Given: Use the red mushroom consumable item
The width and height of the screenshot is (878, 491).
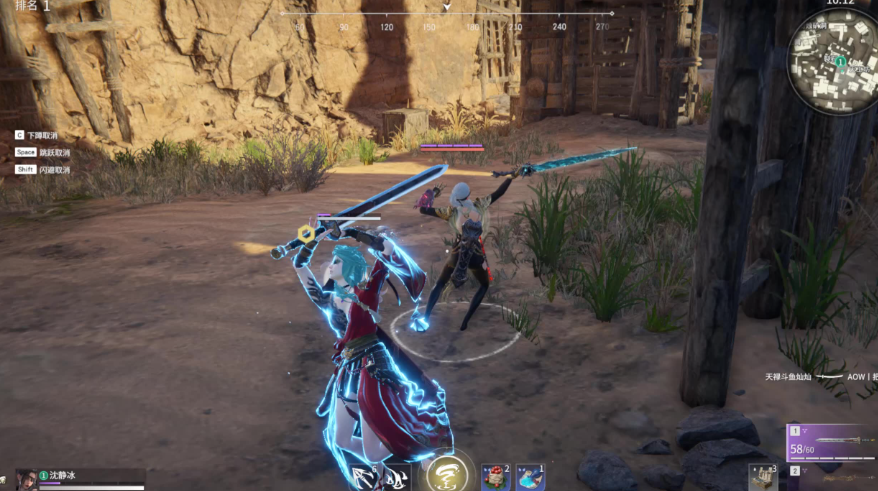Looking at the screenshot, I should click(x=495, y=477).
